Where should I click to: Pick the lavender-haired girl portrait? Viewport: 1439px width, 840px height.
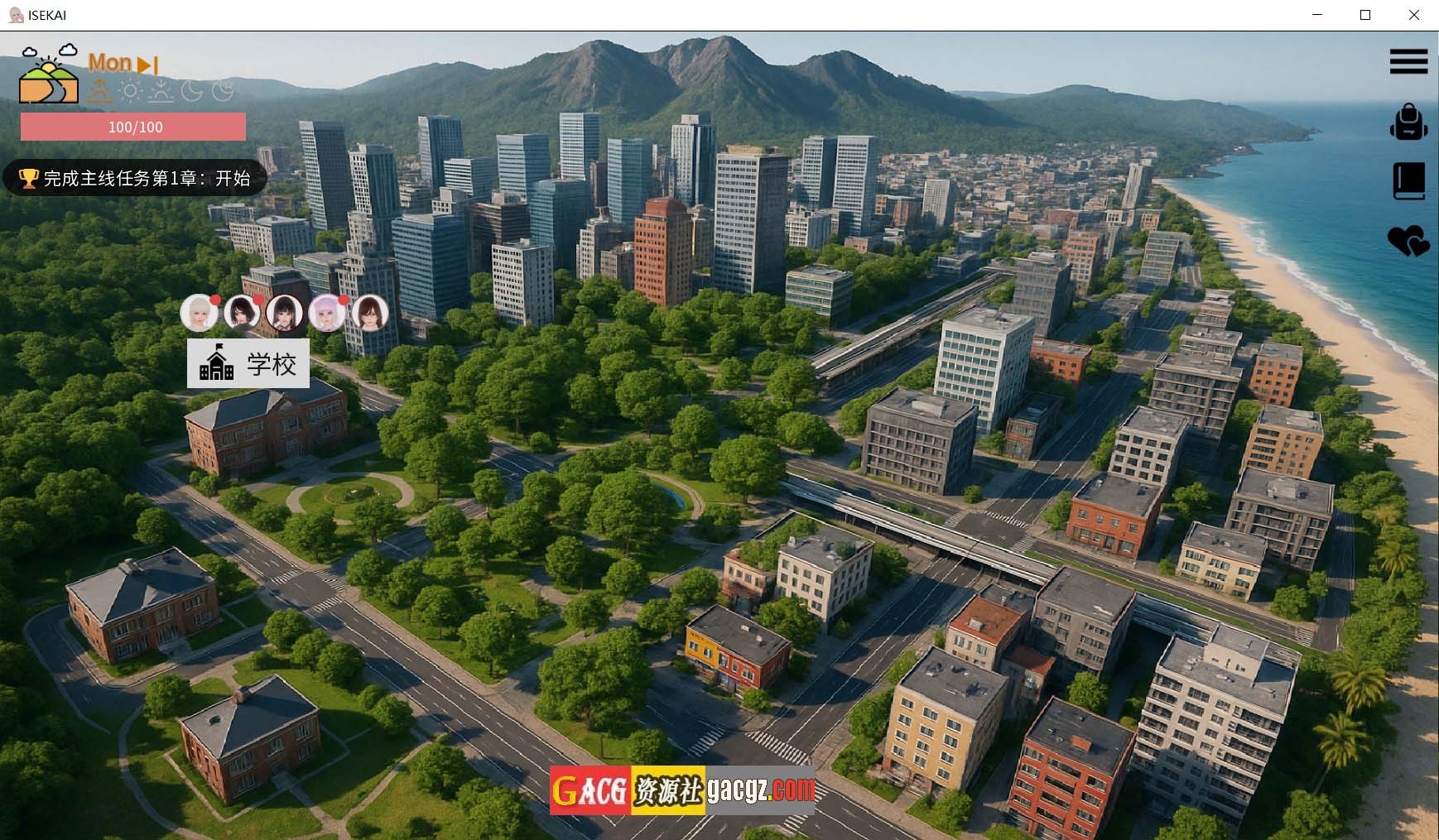(327, 313)
